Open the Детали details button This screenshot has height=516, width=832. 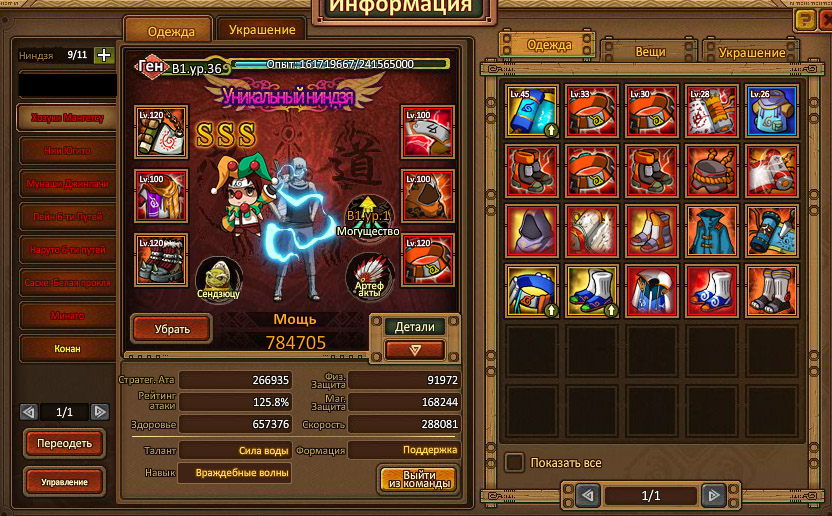(x=414, y=326)
